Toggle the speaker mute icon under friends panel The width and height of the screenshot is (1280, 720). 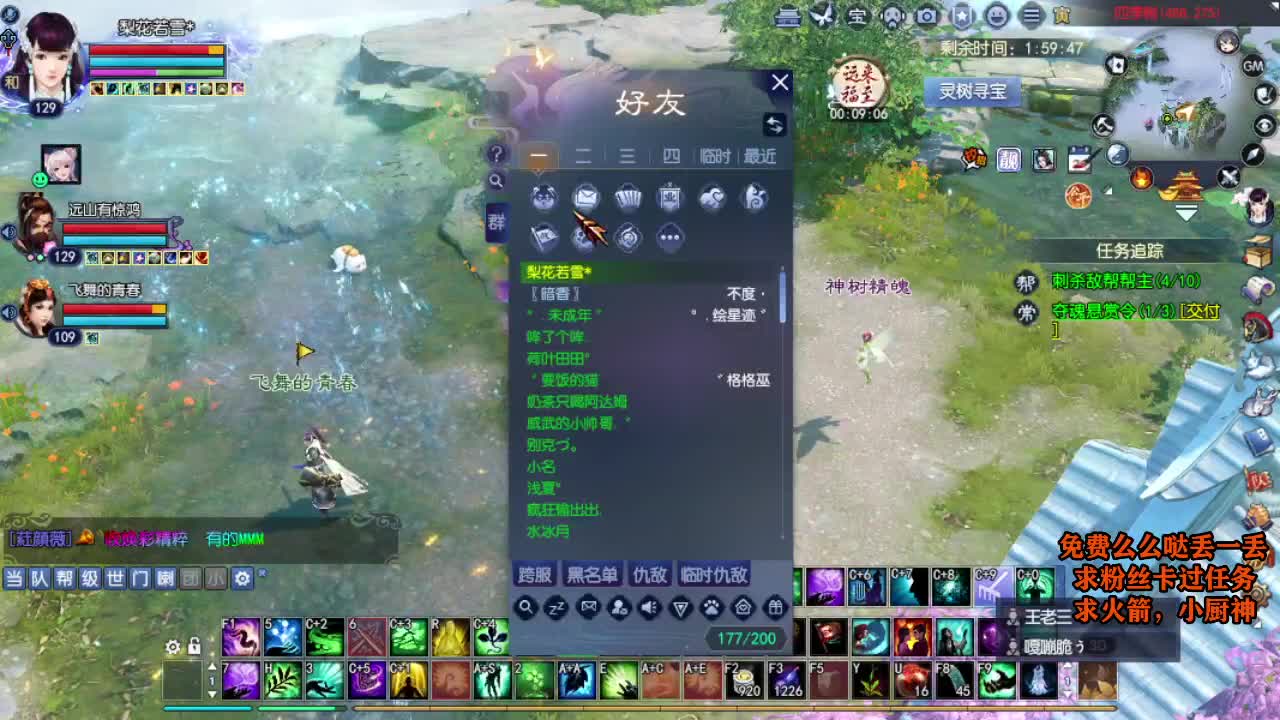pyautogui.click(x=648, y=608)
